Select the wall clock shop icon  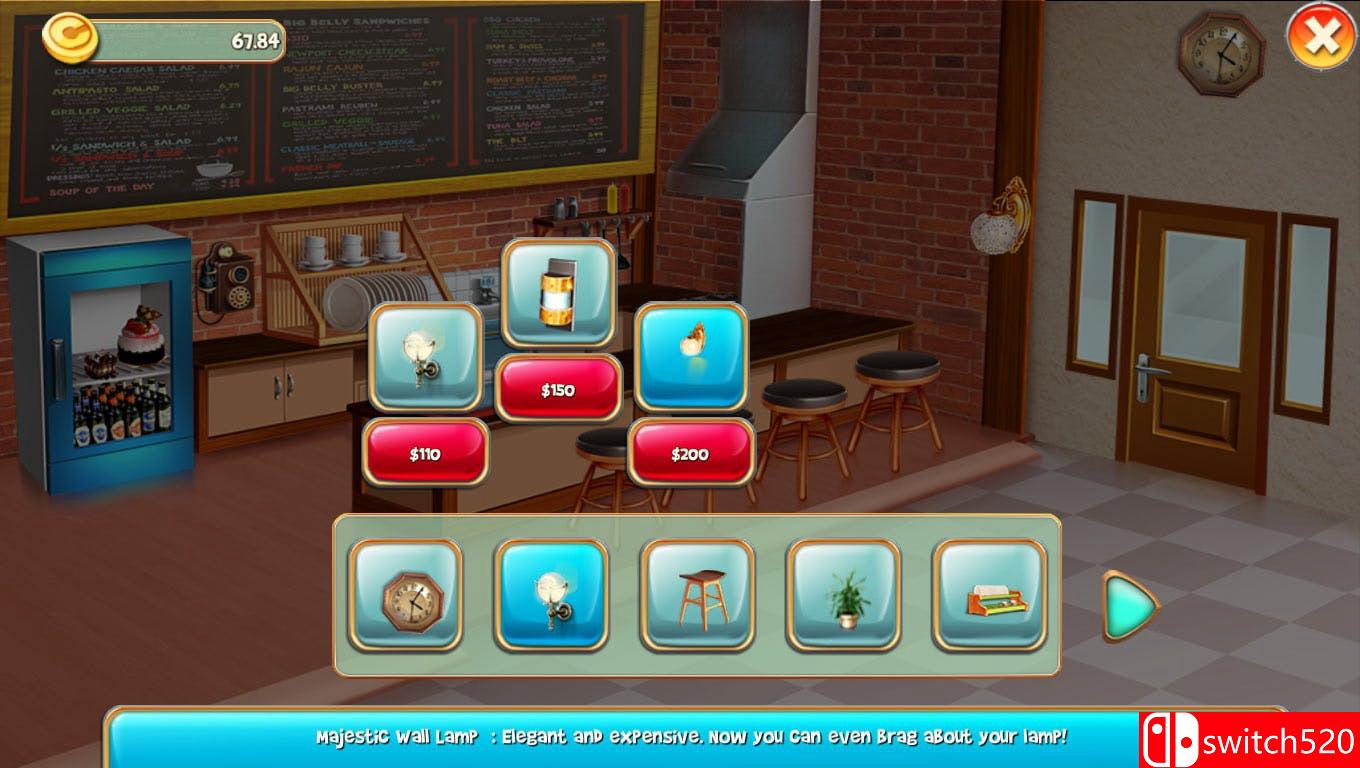(405, 598)
